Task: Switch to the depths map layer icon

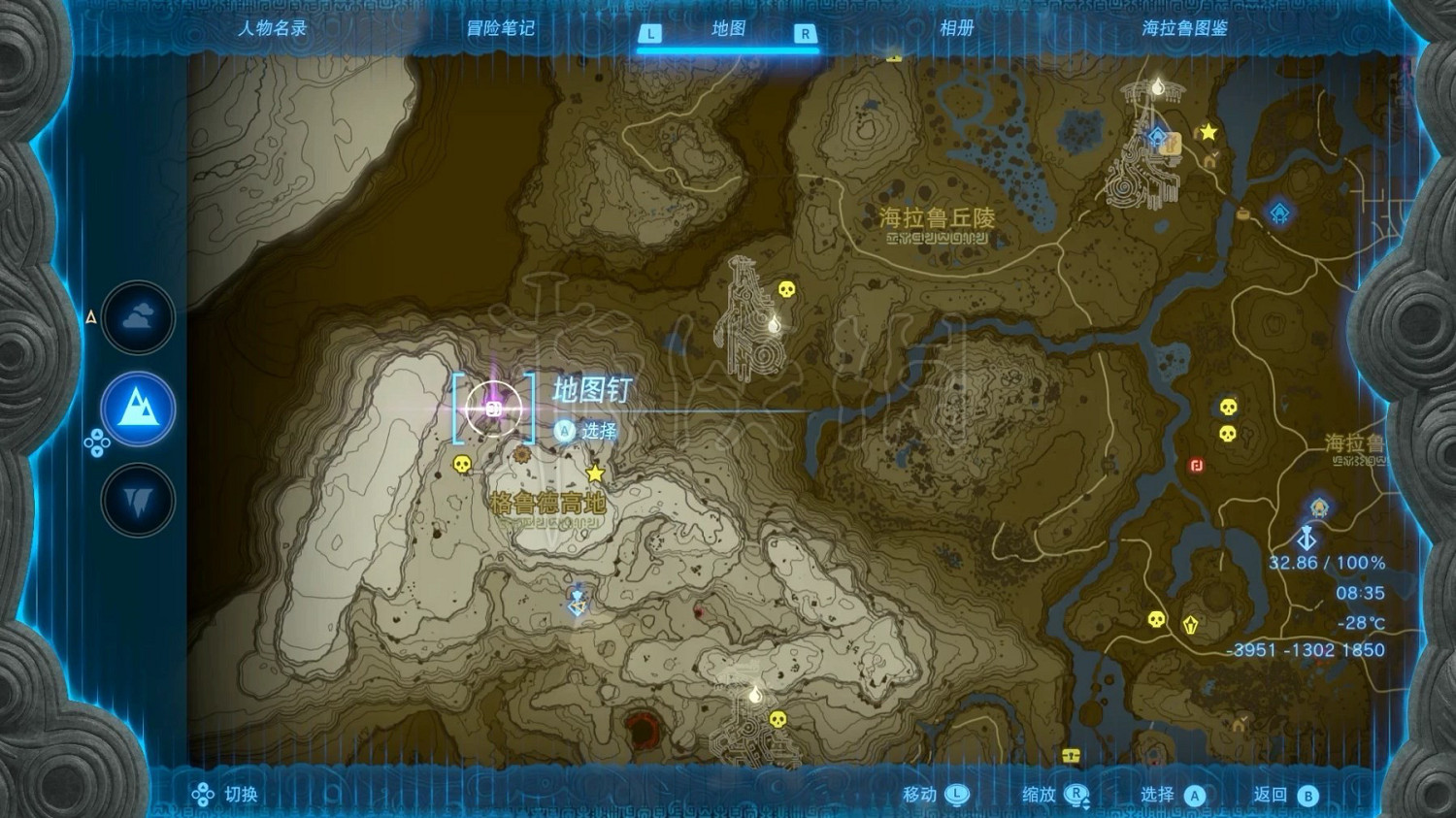Action: tap(139, 497)
